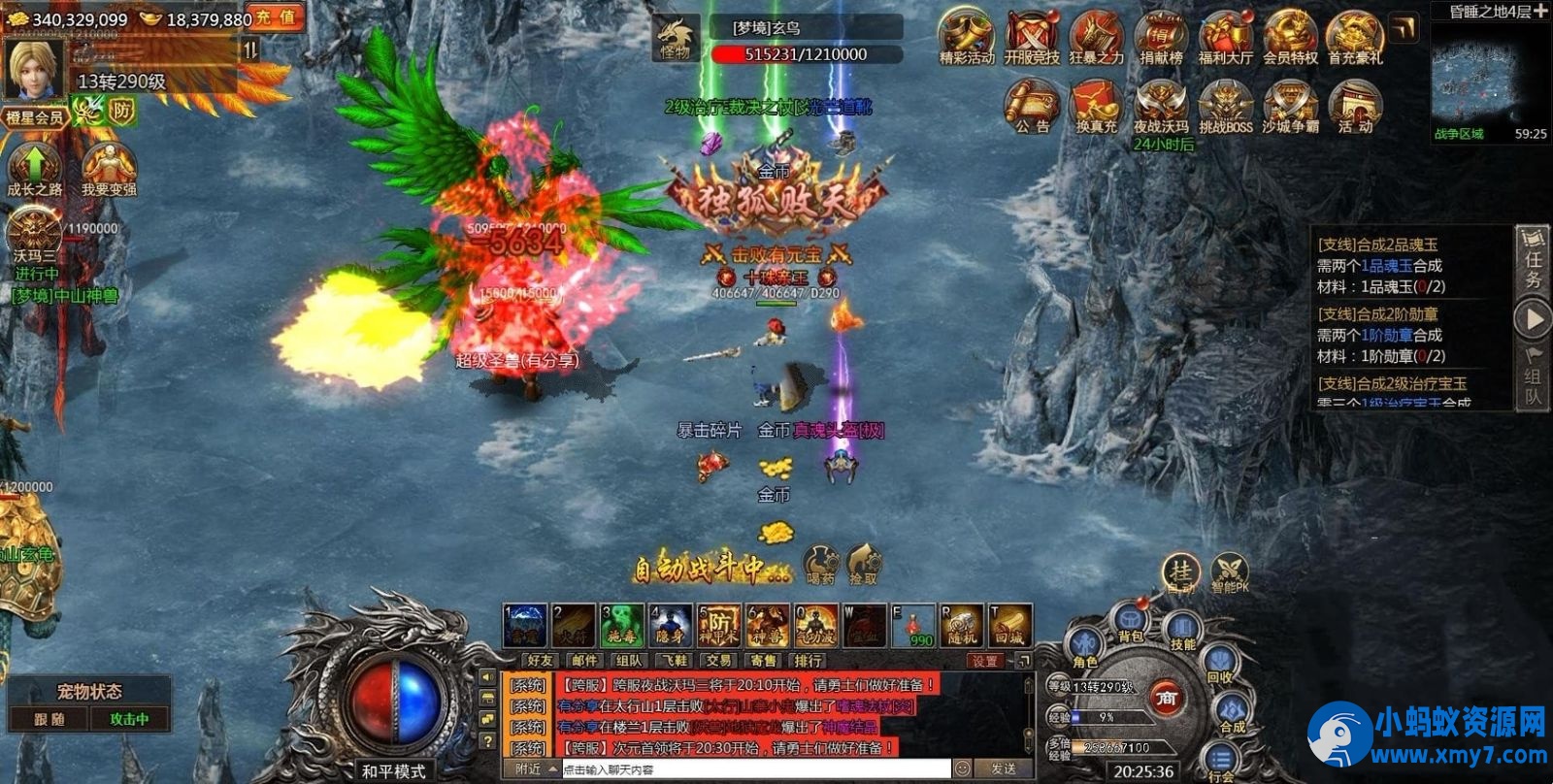Image resolution: width=1553 pixels, height=784 pixels.
Task: Send the chat message with 发送
Action: (1003, 769)
